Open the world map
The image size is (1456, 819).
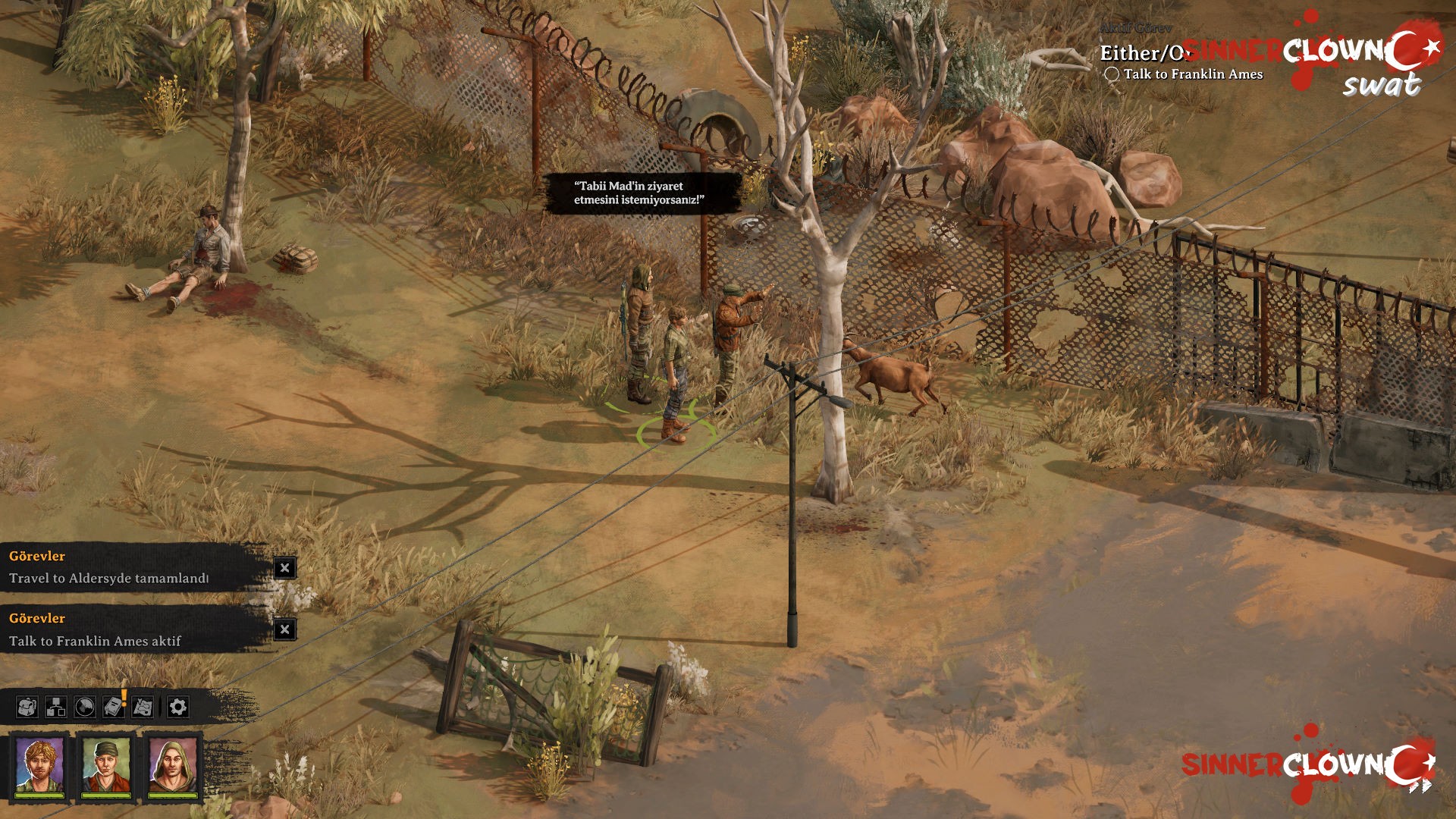tap(143, 708)
